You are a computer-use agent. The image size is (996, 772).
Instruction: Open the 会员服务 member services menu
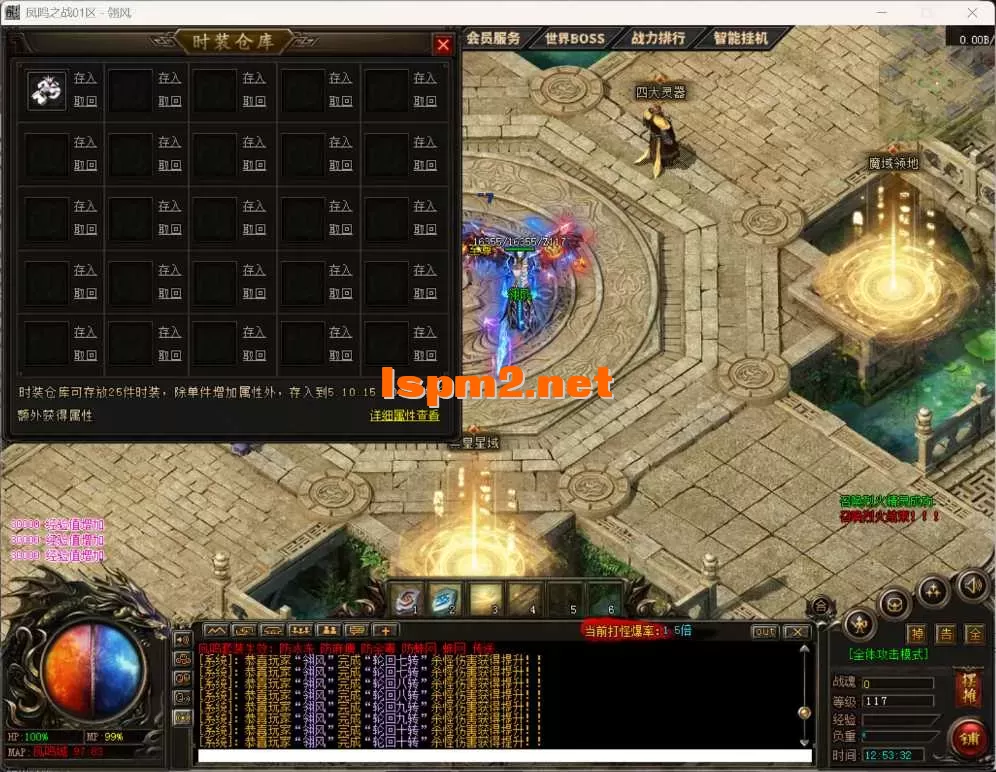493,38
